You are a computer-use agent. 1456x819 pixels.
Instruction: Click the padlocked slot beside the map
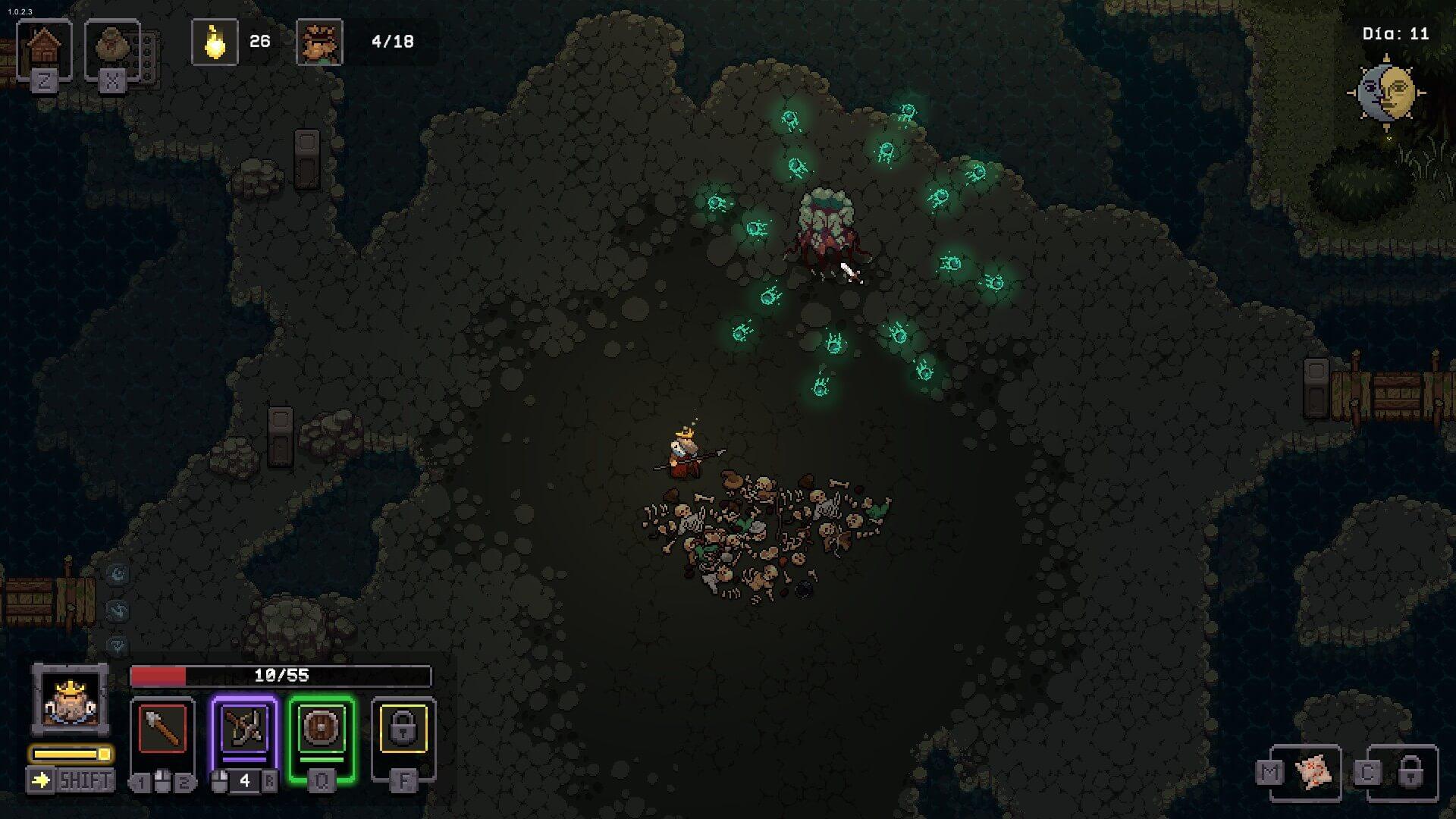pos(1409,773)
